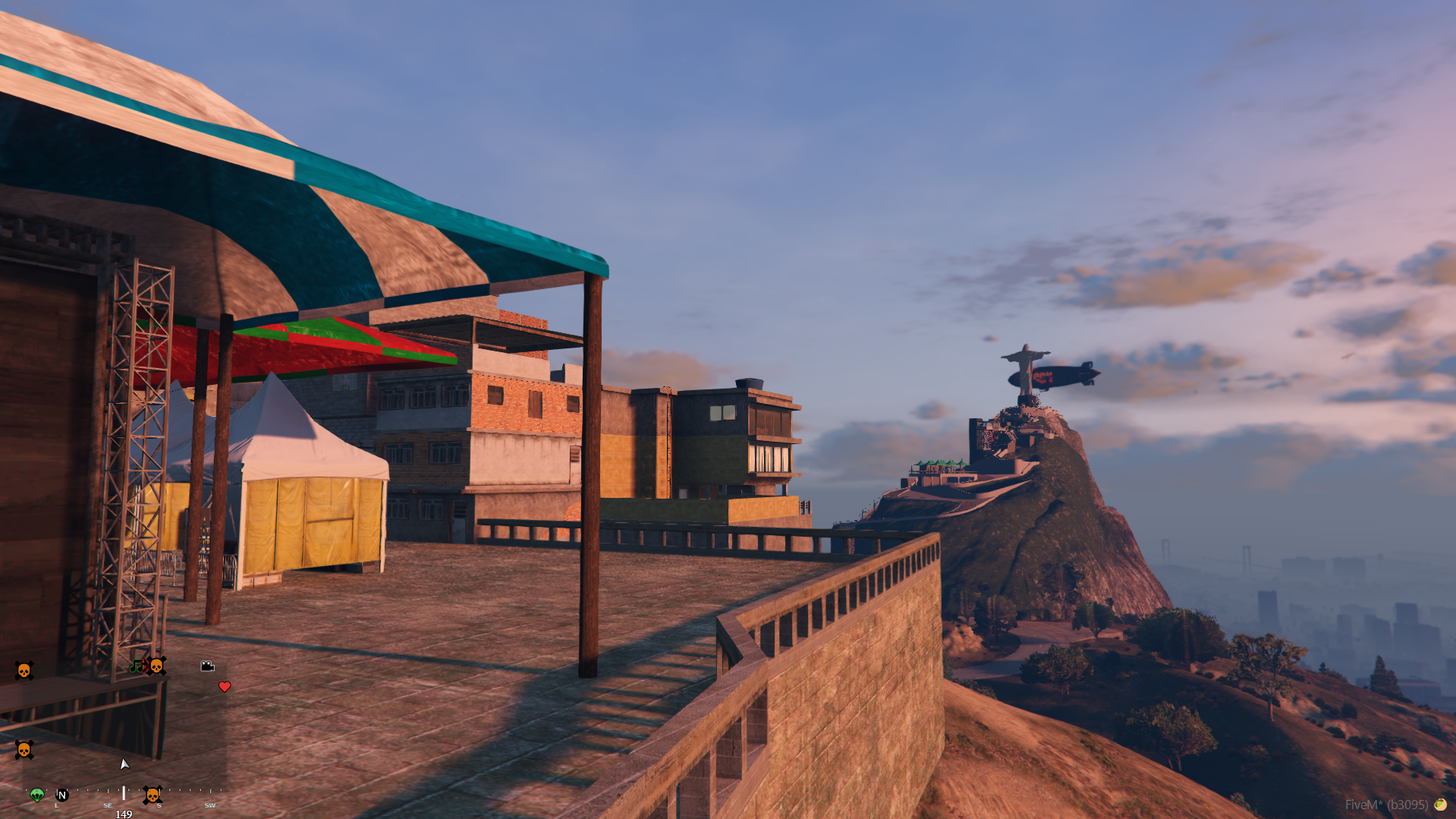This screenshot has width=1456, height=819.
Task: Select the skull marker on the compass bar
Action: tap(153, 795)
